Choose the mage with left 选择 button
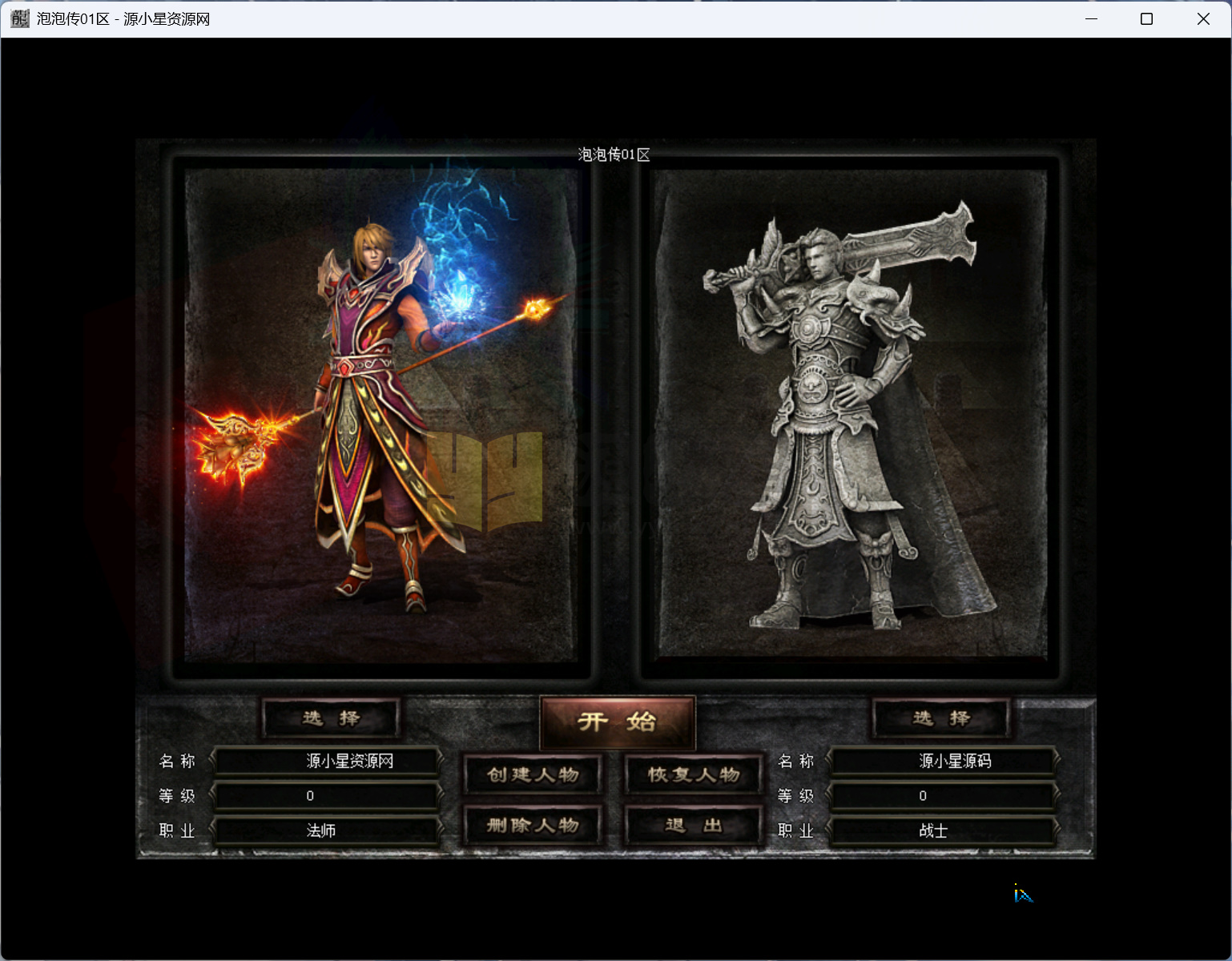This screenshot has width=1232, height=961. coord(331,718)
